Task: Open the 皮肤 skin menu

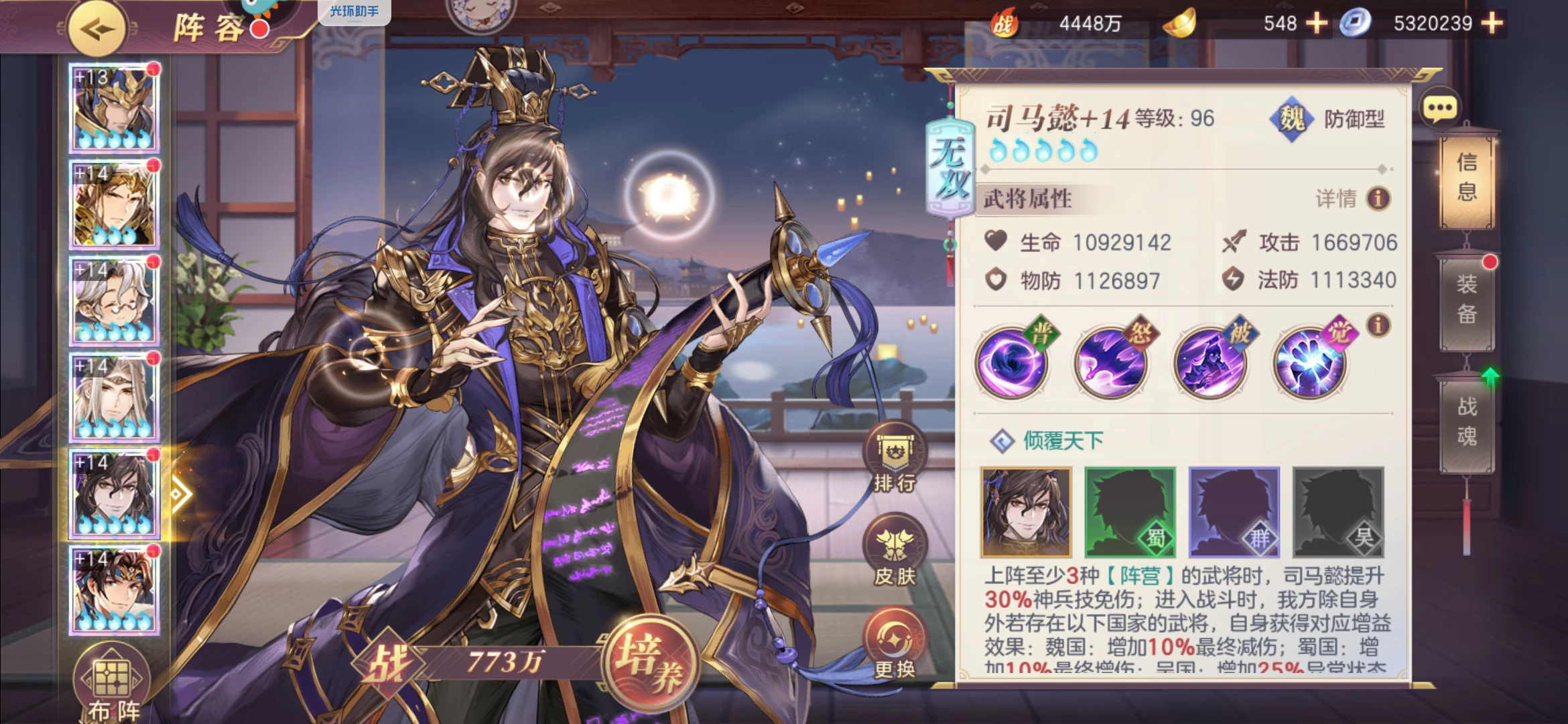Action: [895, 551]
